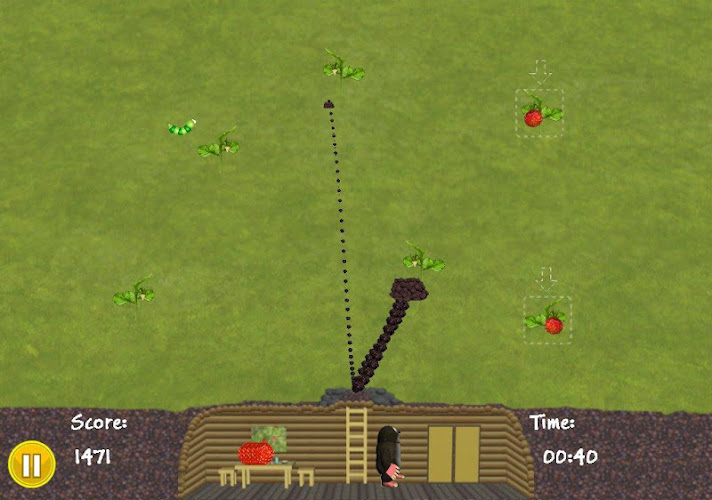712x500 pixels.
Task: Pause the game with the yellow button
Action: click(31, 464)
